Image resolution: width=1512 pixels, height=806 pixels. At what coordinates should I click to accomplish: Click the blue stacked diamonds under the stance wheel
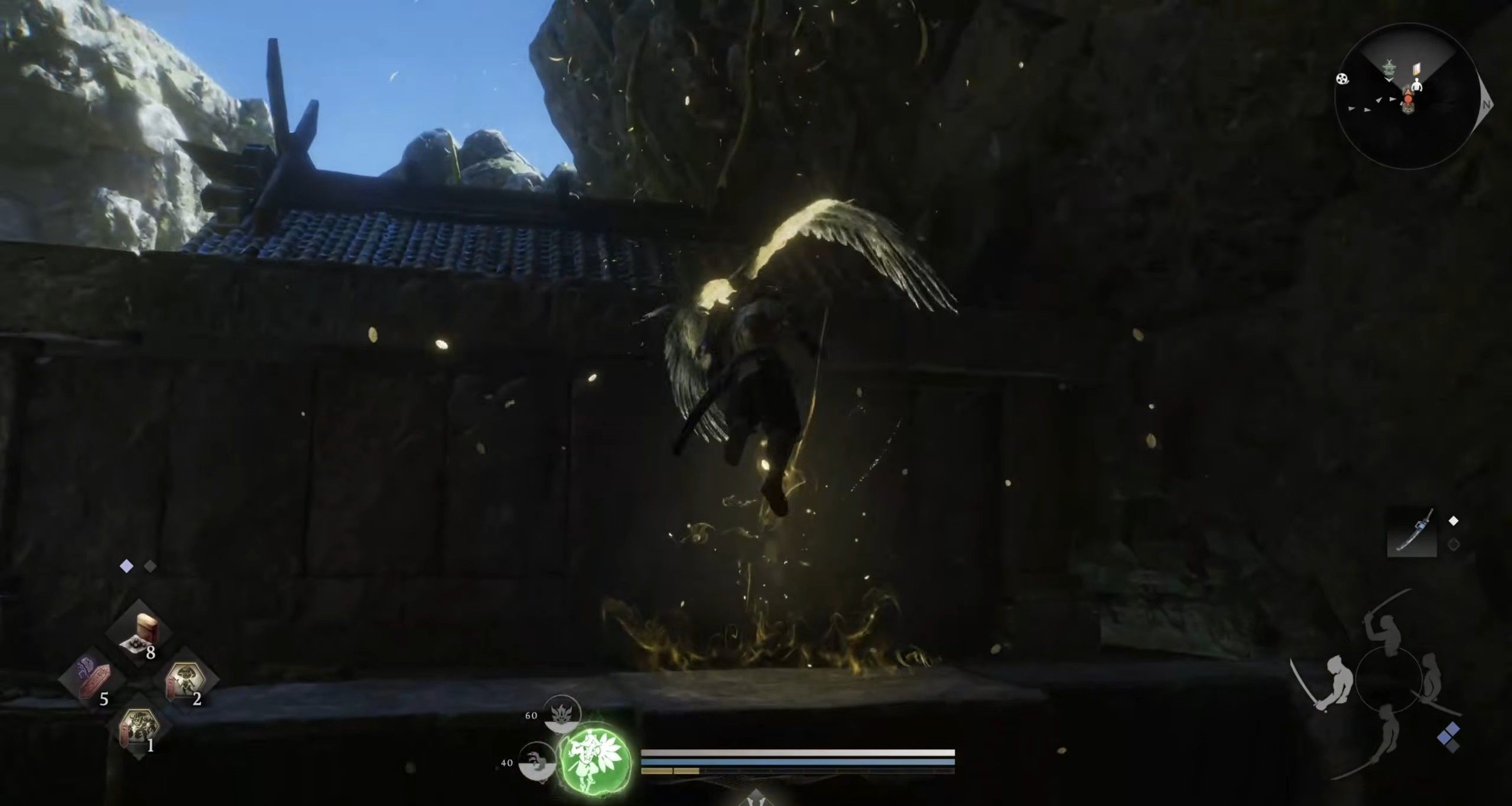(1449, 736)
